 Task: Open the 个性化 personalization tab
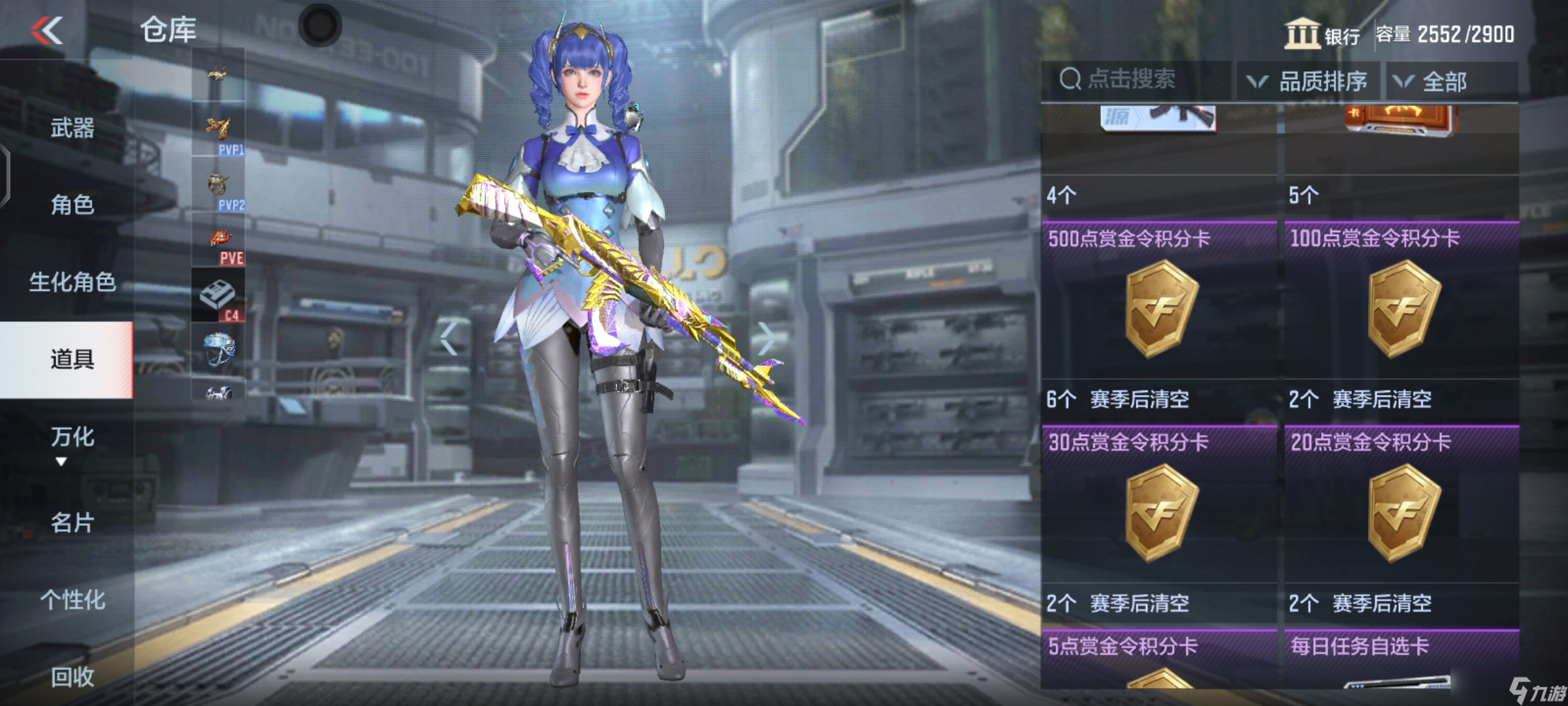pos(72,600)
